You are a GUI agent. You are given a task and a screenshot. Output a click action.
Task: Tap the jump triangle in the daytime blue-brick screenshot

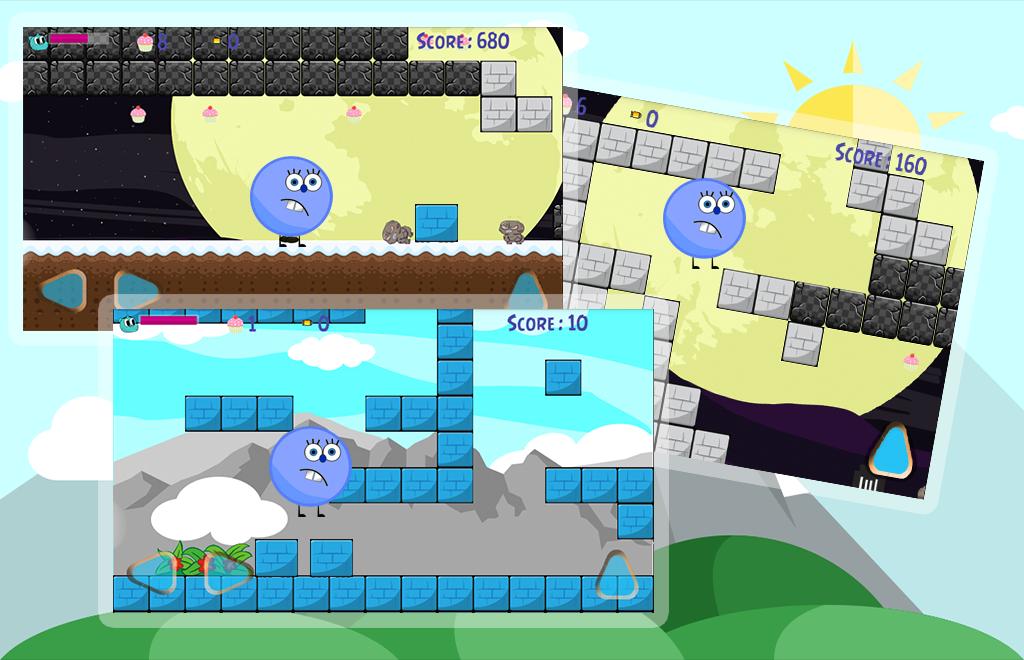pos(617,574)
